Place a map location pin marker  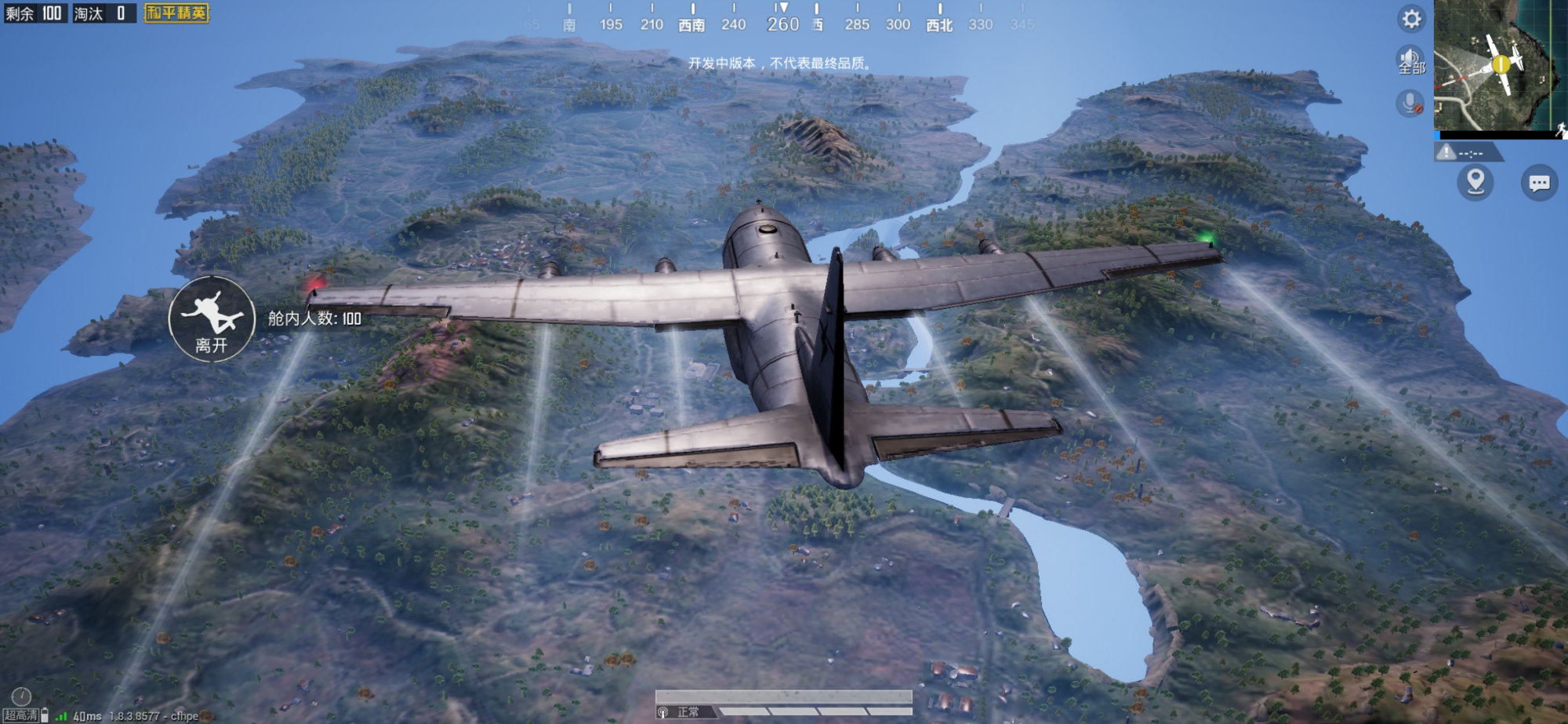[1475, 182]
